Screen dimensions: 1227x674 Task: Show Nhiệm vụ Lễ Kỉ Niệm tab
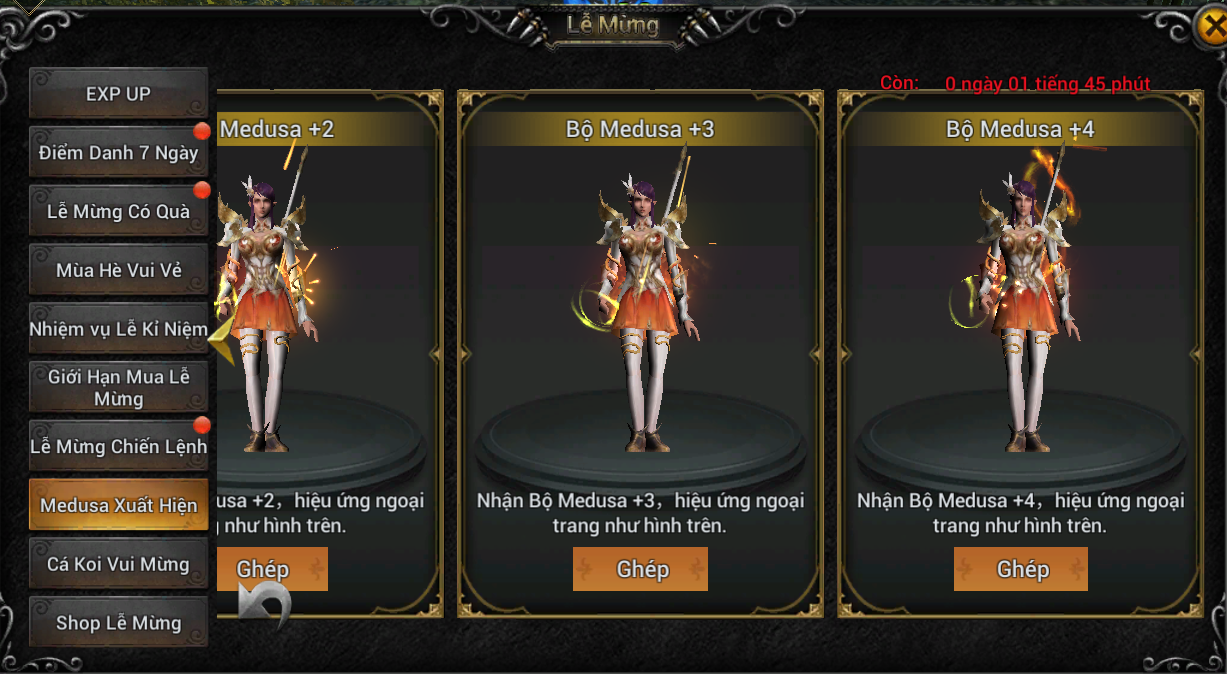pyautogui.click(x=118, y=329)
